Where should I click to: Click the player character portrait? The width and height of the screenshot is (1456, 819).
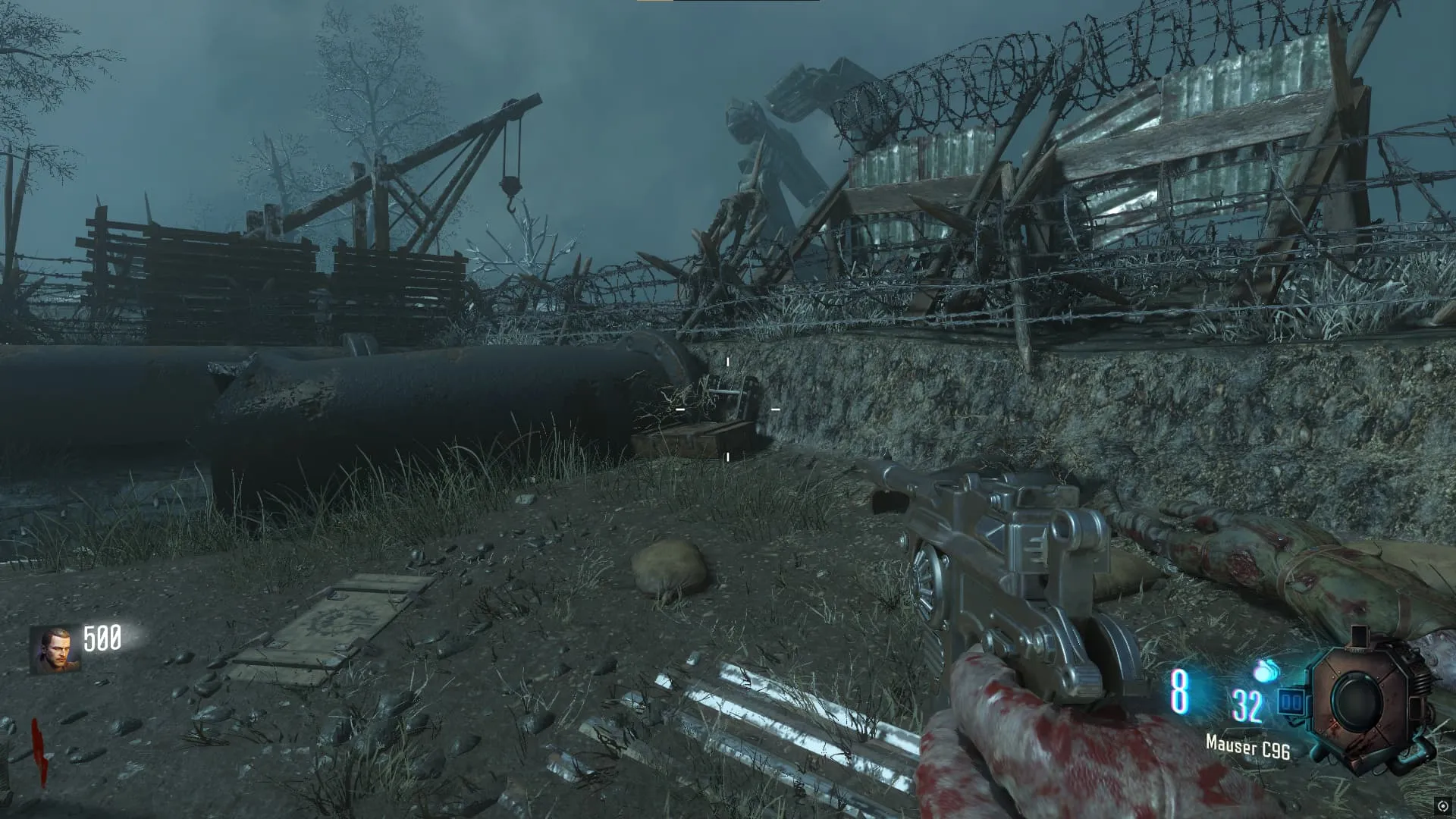click(55, 649)
